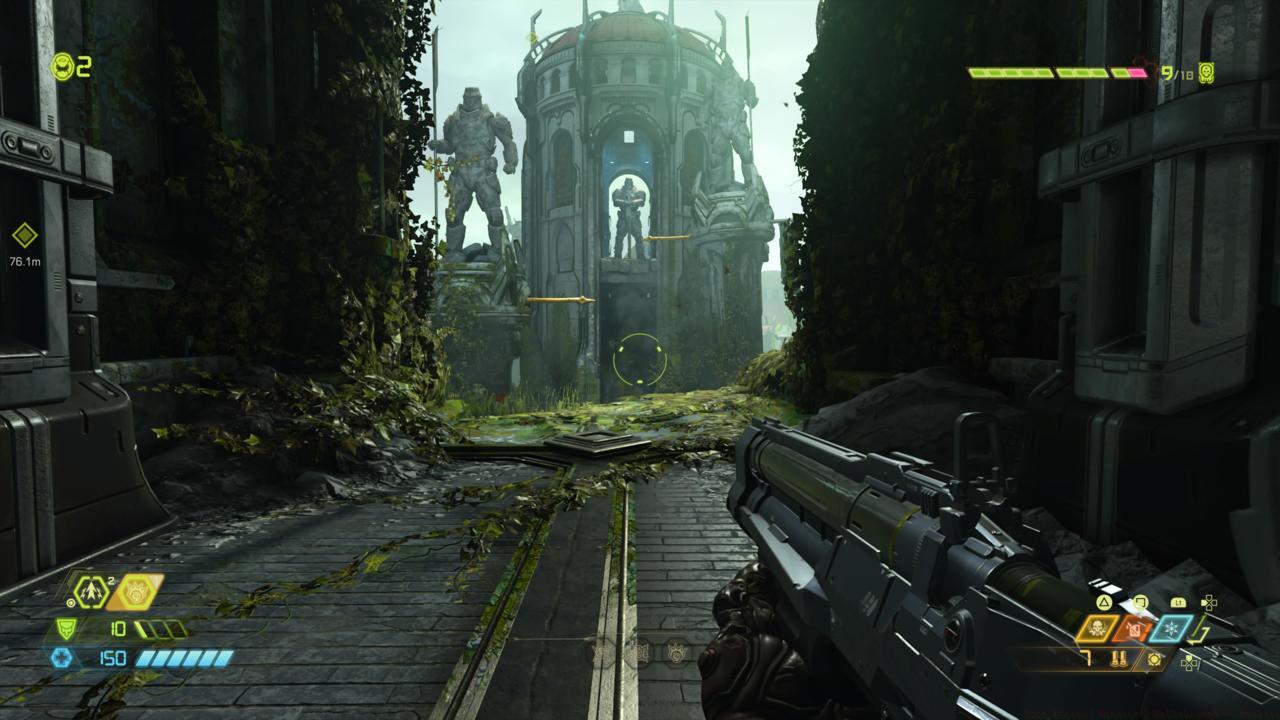1280x720 pixels.
Task: Select the orange Blood Punch icon
Action: click(134, 592)
